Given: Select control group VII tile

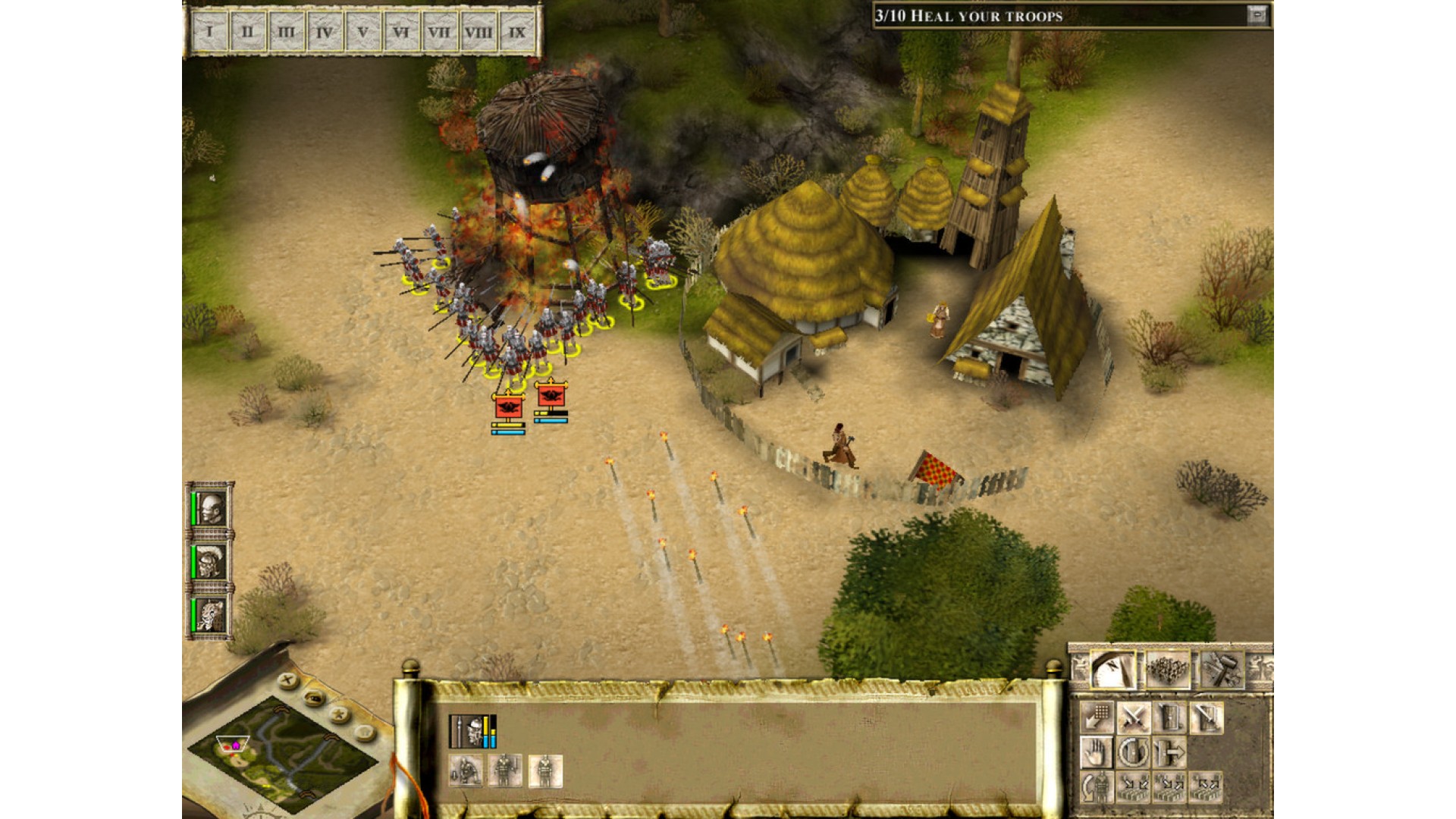Looking at the screenshot, I should pyautogui.click(x=439, y=33).
